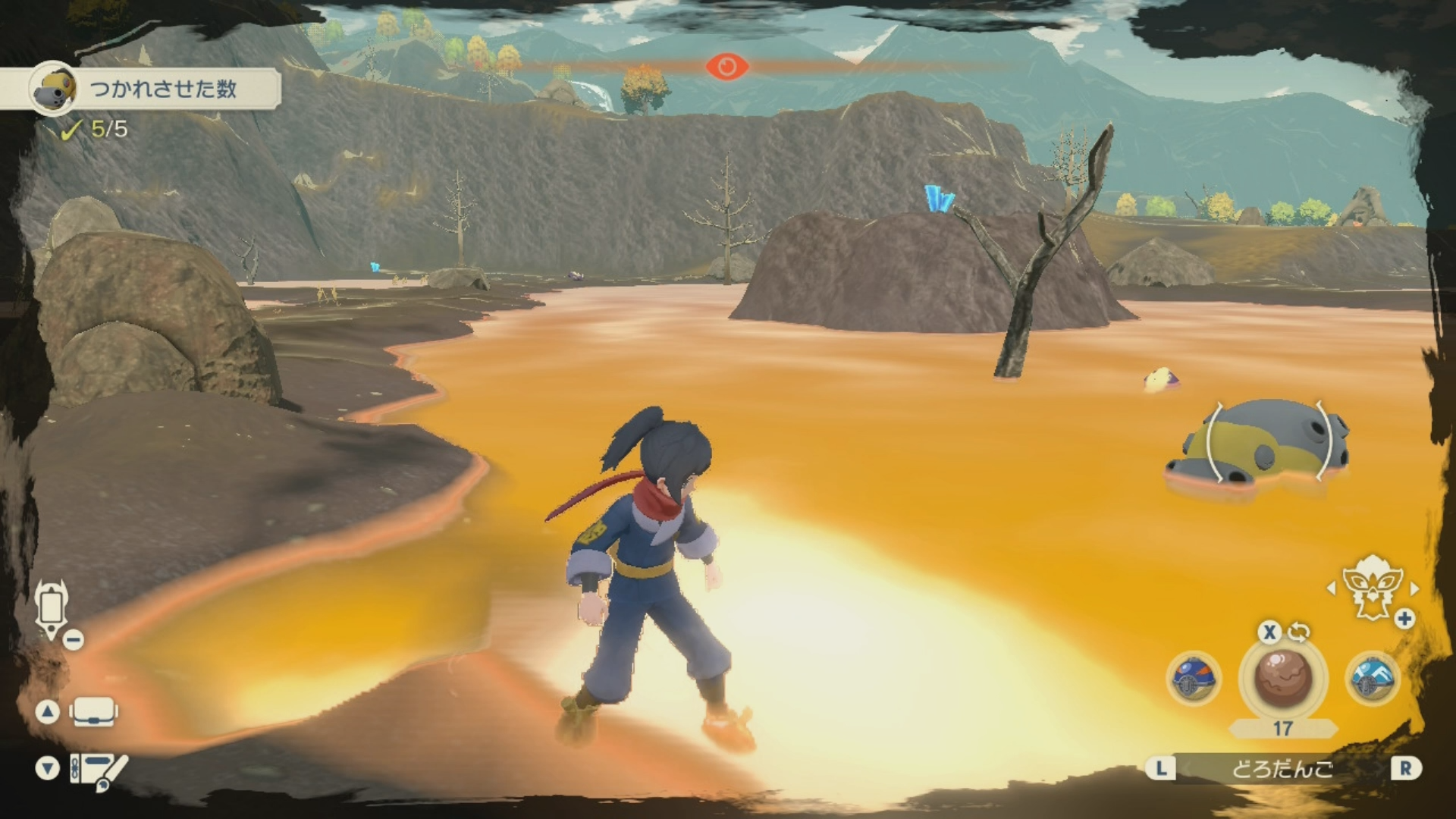The height and width of the screenshot is (819, 1456).
Task: Open the Pokédex notebook and brush icon
Action: tap(98, 770)
